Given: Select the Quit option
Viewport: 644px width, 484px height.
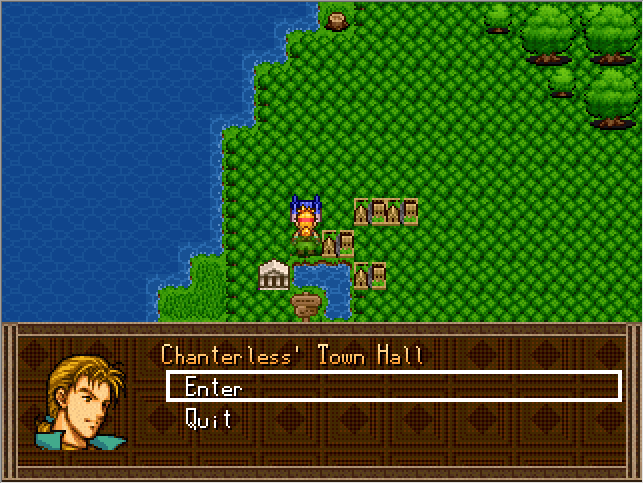Looking at the screenshot, I should (x=209, y=420).
